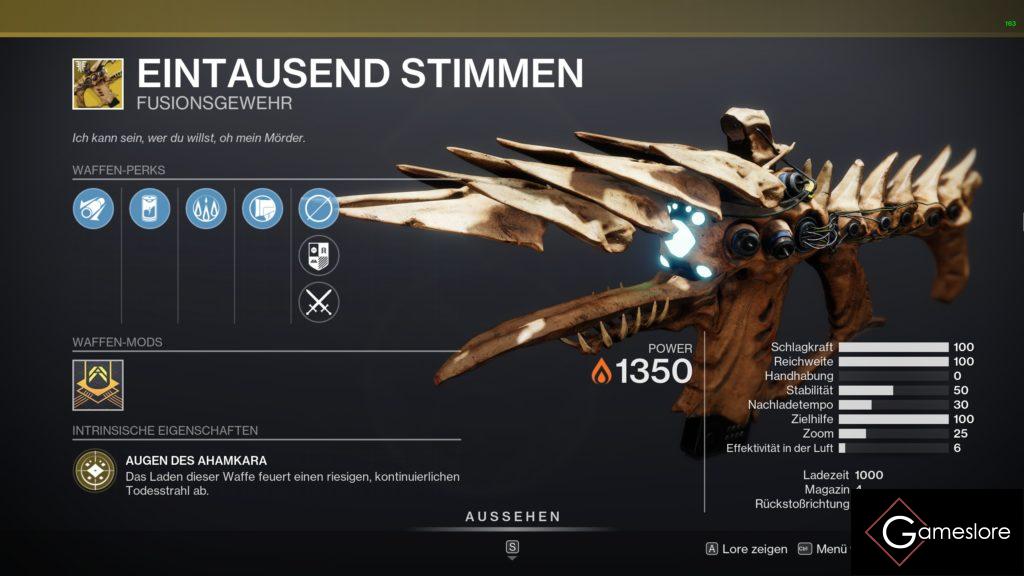This screenshot has width=1024, height=576.
Task: Click the Eintausend Stimmen weapon thumbnail
Action: pos(98,84)
